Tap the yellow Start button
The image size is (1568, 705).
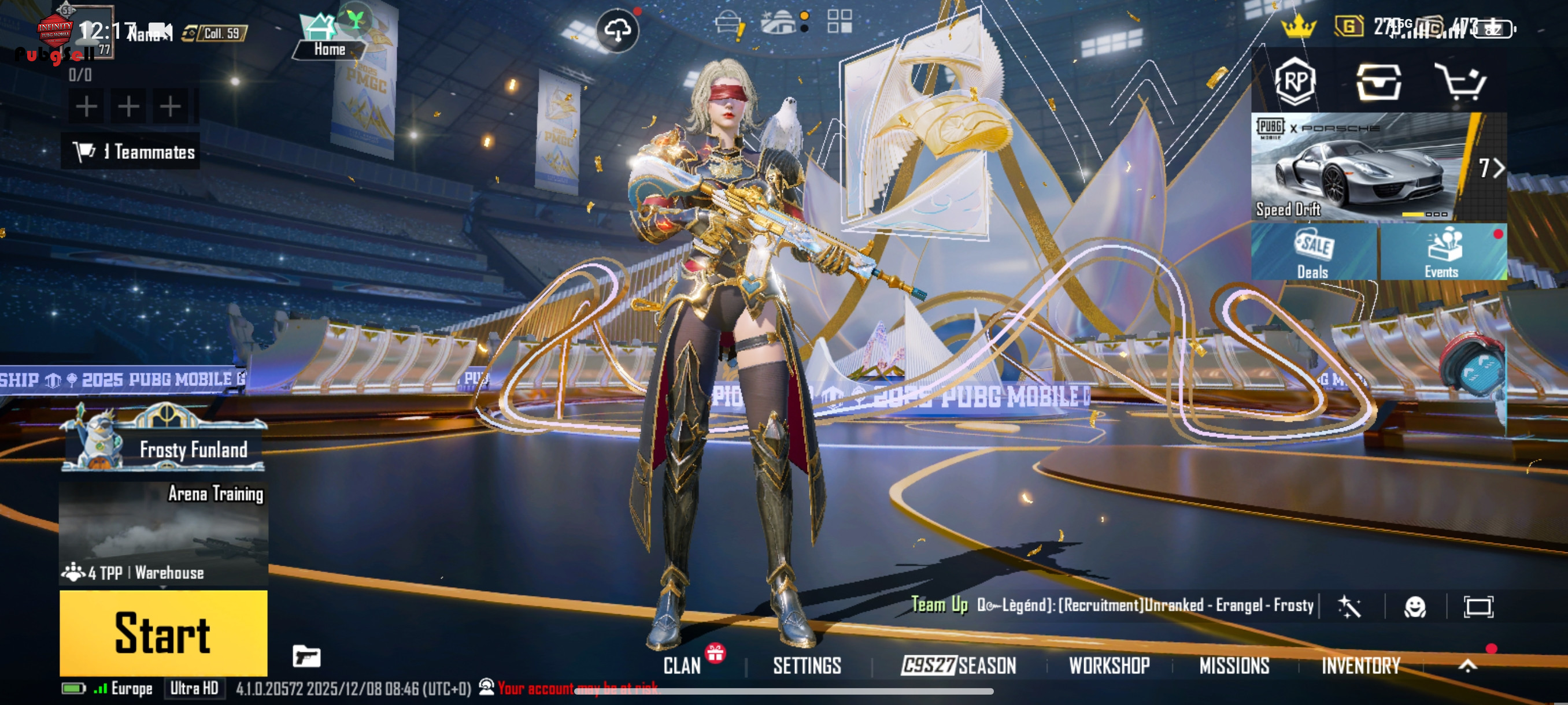pos(163,633)
